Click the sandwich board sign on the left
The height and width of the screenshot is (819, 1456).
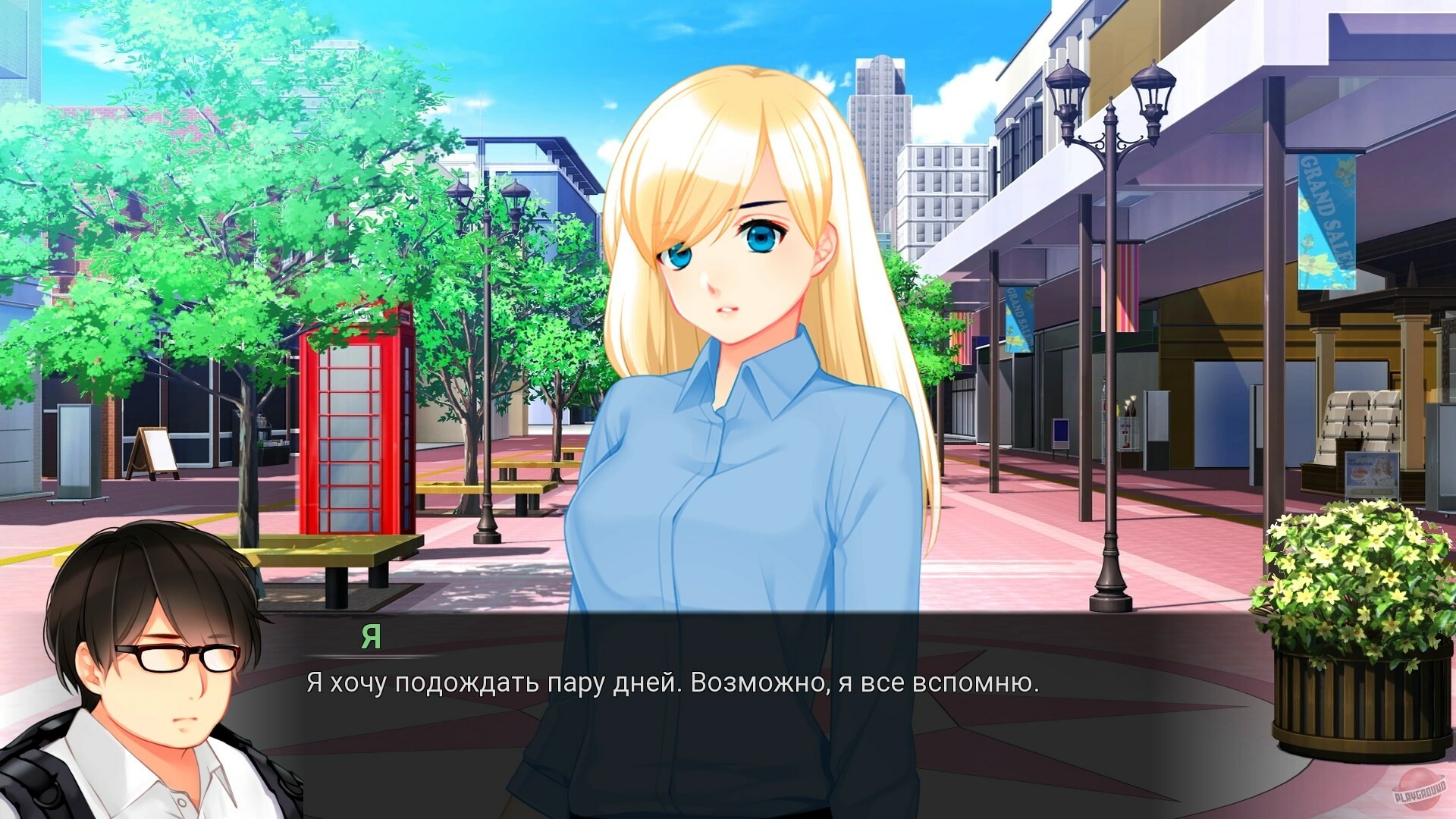[x=155, y=451]
